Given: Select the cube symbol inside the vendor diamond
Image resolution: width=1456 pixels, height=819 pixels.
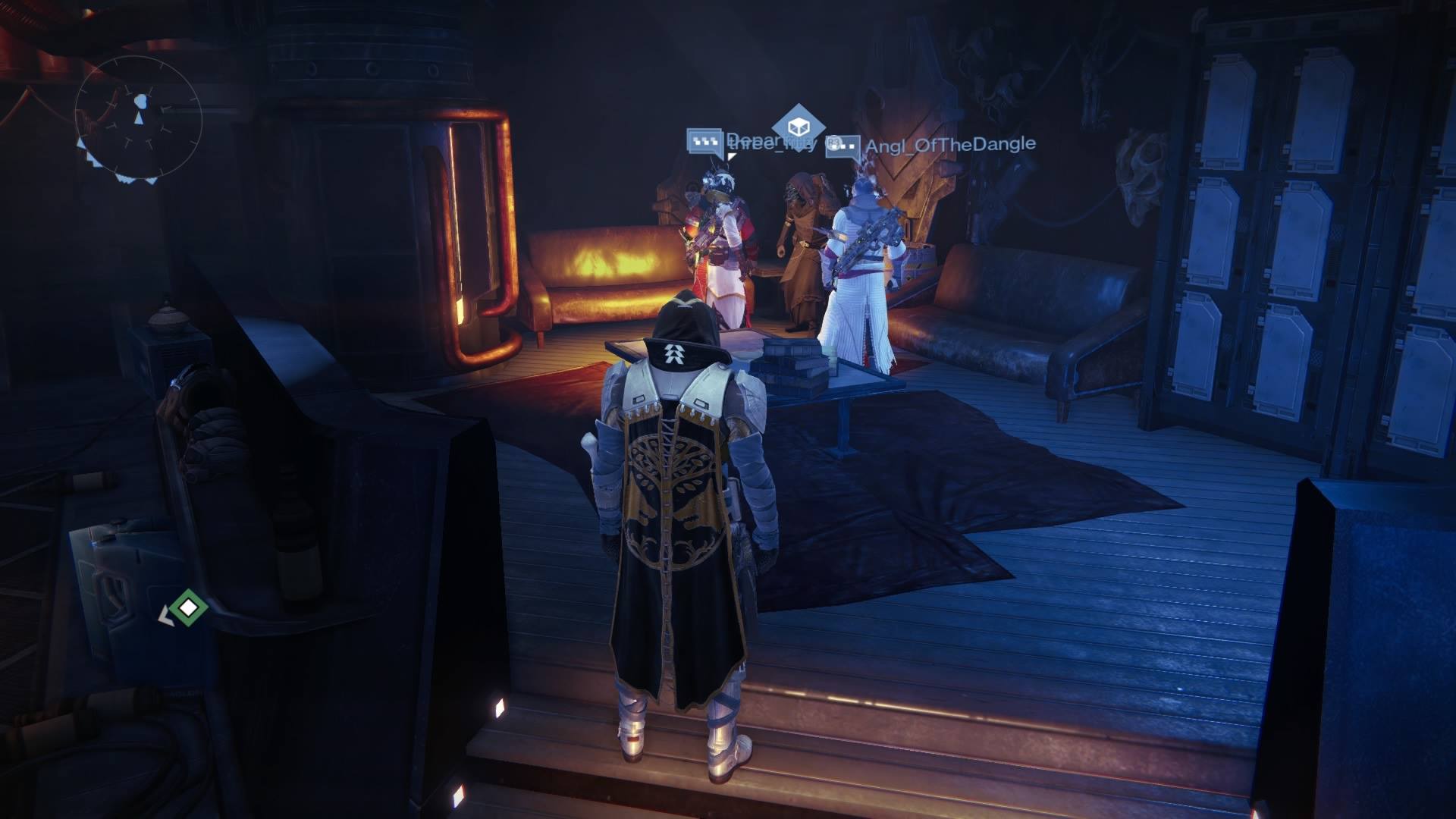Looking at the screenshot, I should tap(799, 124).
